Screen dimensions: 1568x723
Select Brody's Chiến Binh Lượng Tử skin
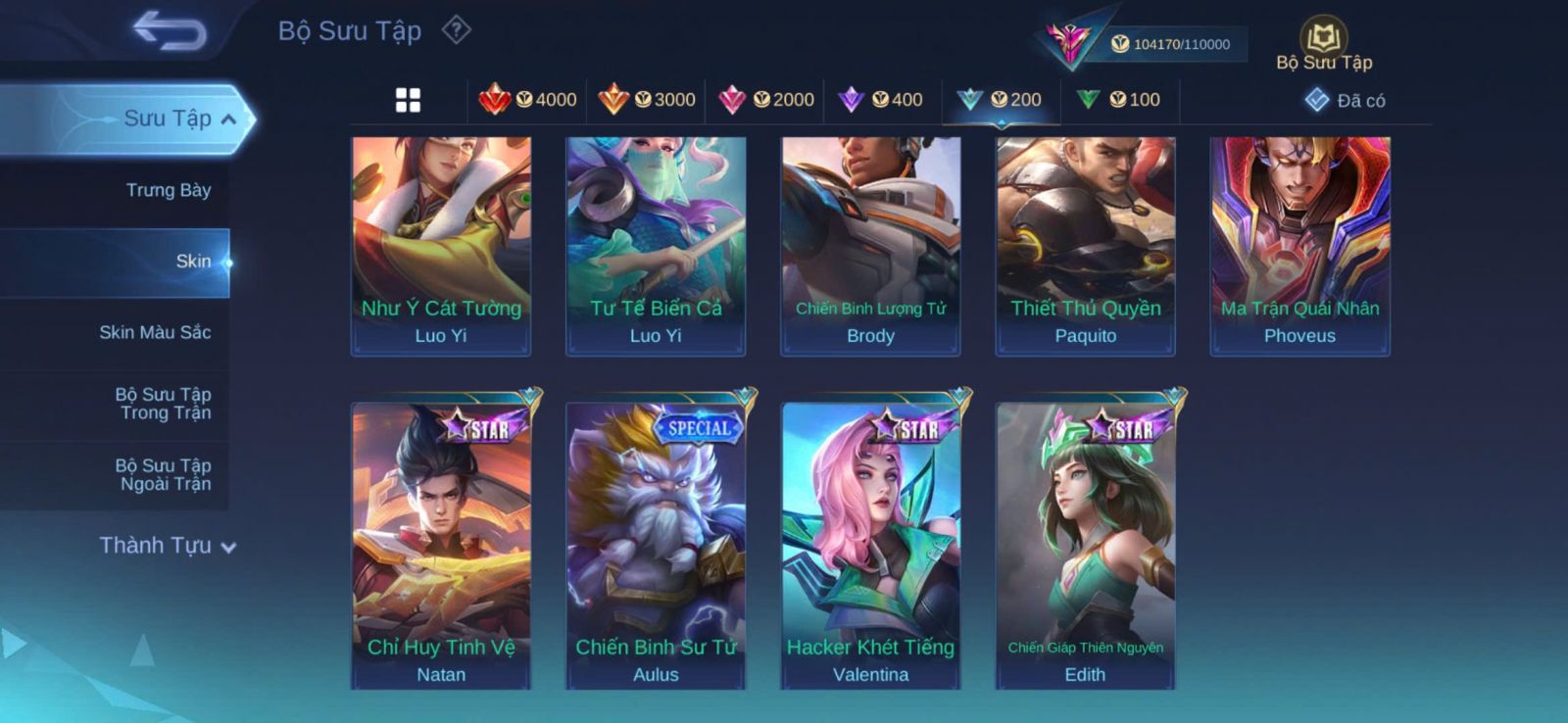(x=870, y=245)
